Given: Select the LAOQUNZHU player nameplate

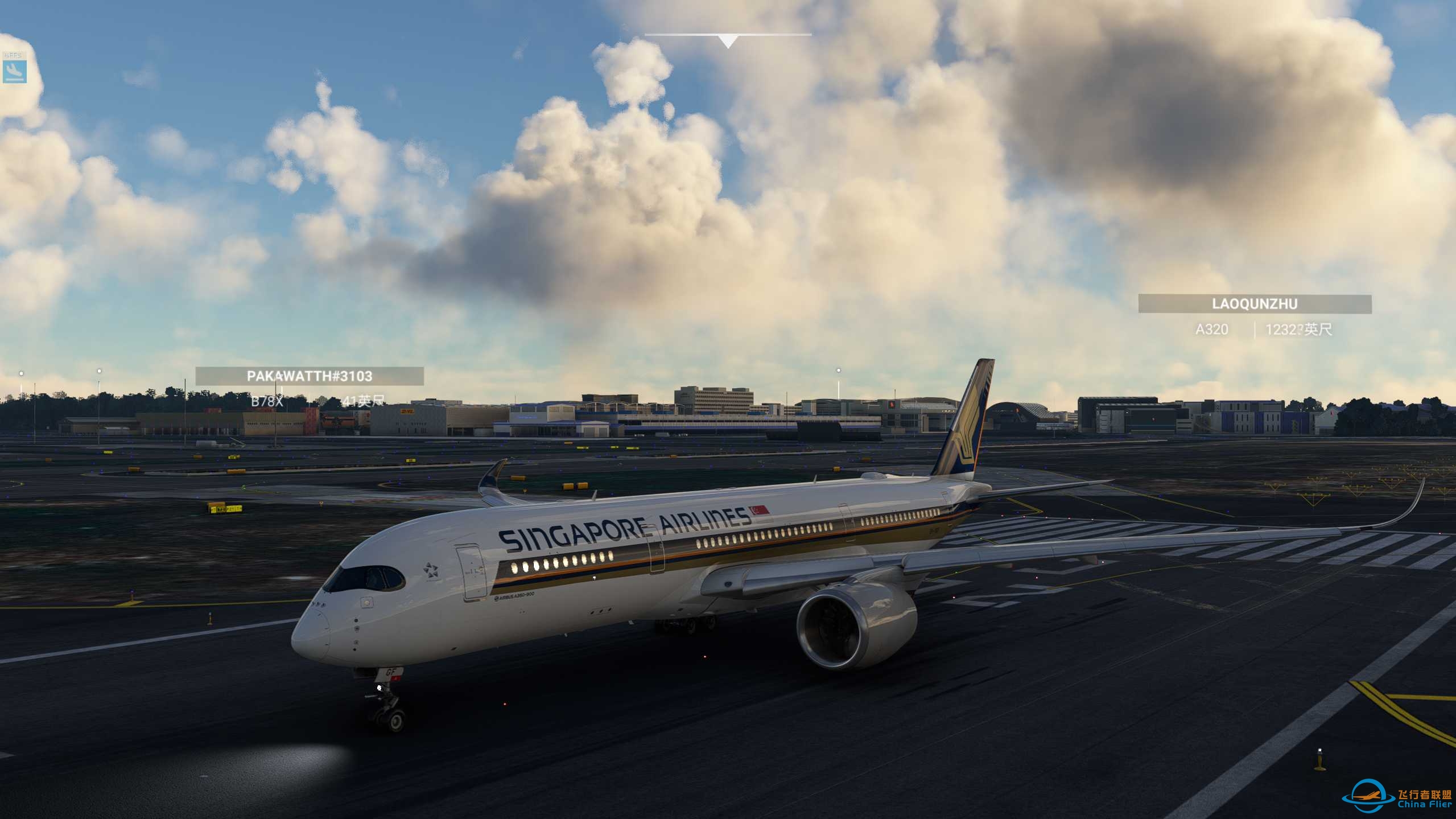Looking at the screenshot, I should pos(1255,304).
